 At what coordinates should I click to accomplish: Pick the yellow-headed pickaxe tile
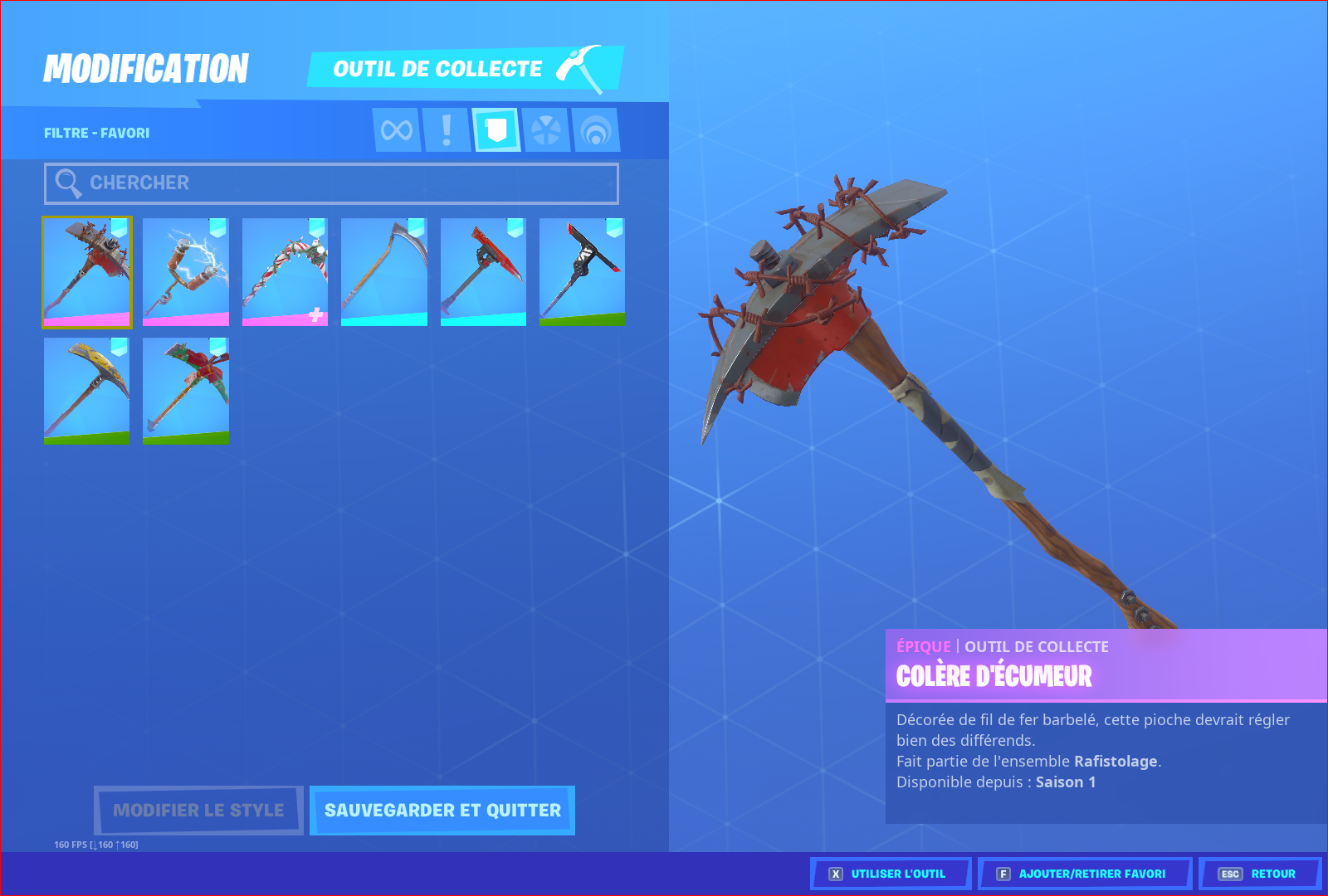click(87, 391)
